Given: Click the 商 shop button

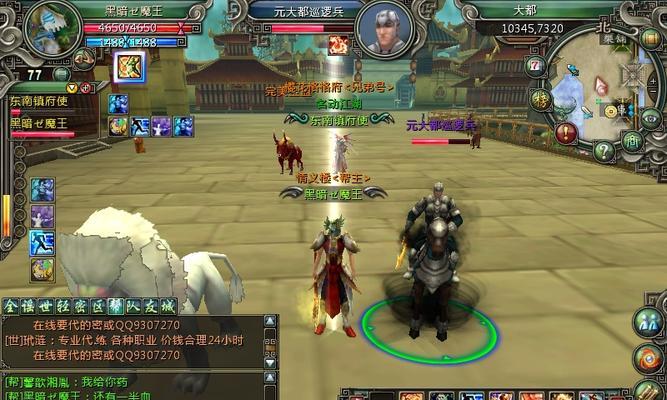Looking at the screenshot, I should [631, 140].
